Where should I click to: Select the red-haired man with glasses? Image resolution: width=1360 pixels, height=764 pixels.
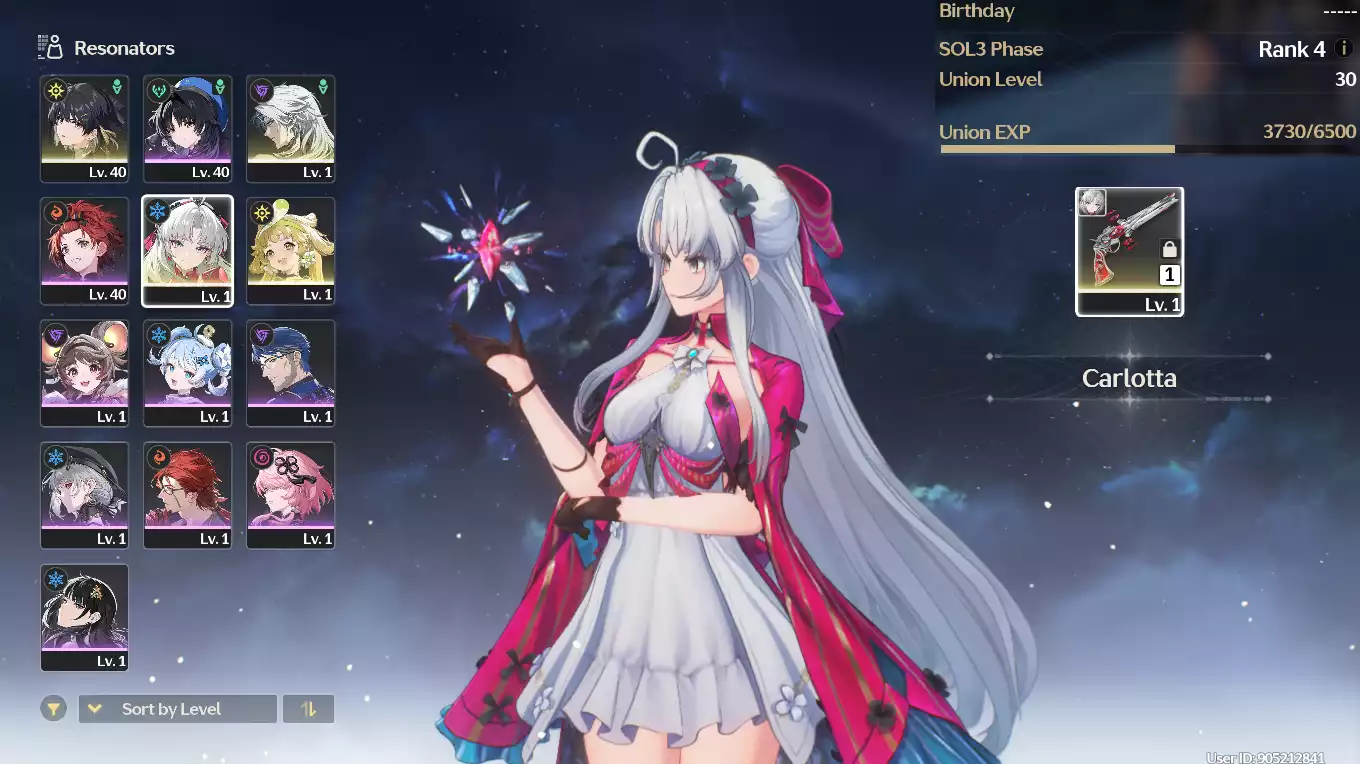pos(188,494)
